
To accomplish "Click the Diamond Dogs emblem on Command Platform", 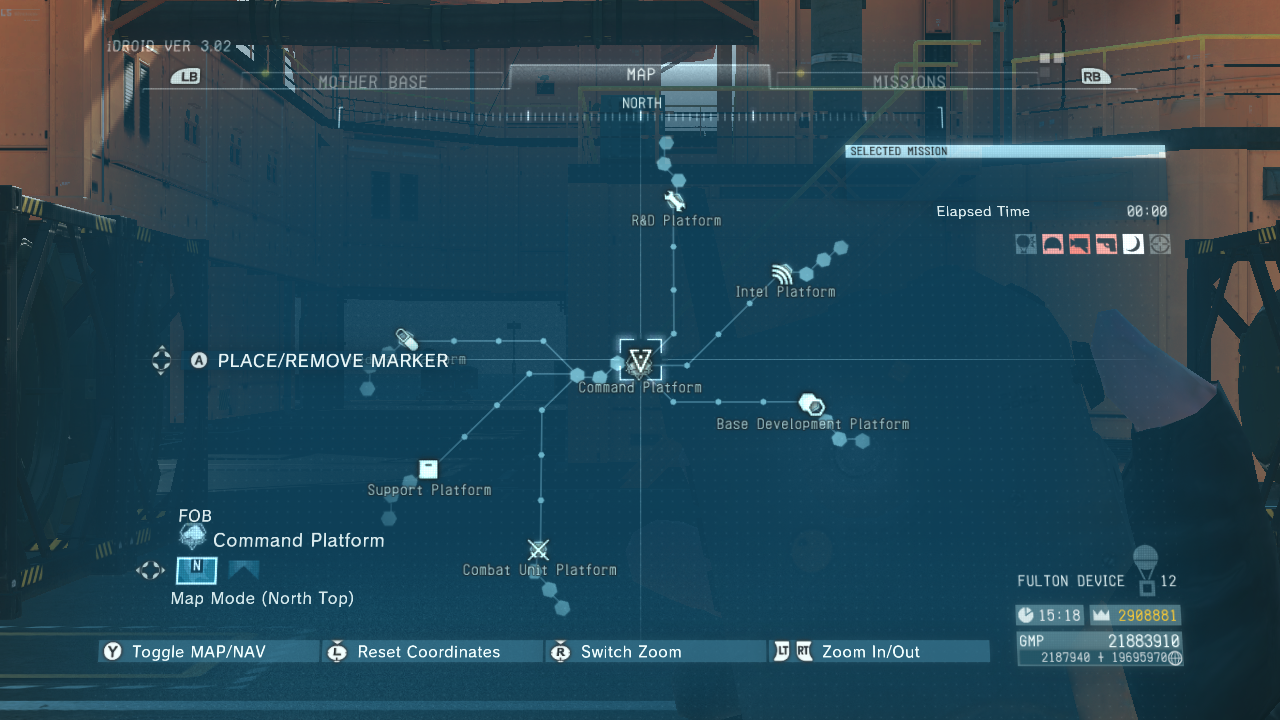I will [x=639, y=362].
